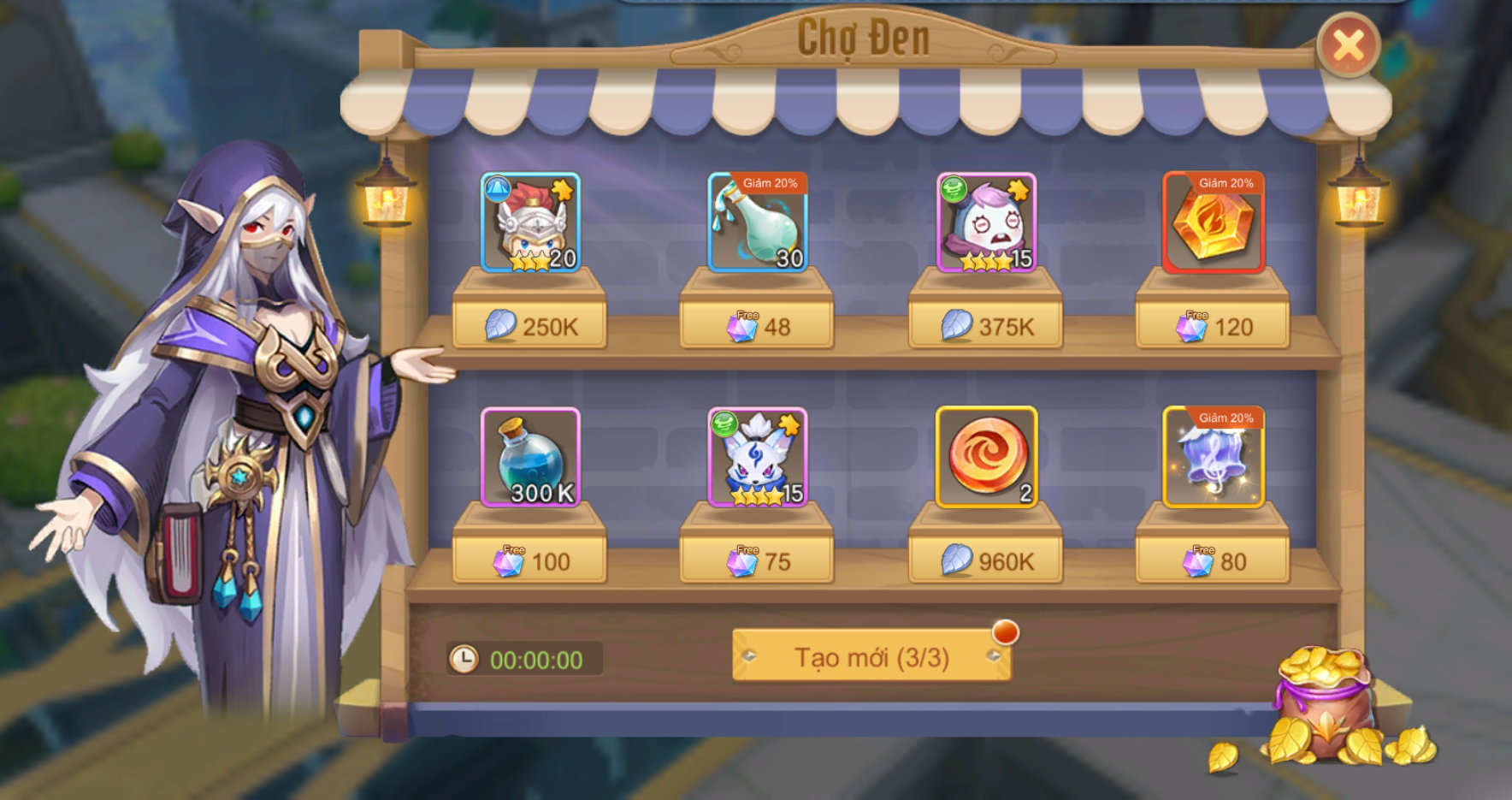
Task: Purchase the white fox shards for 75 gems
Action: [x=758, y=562]
